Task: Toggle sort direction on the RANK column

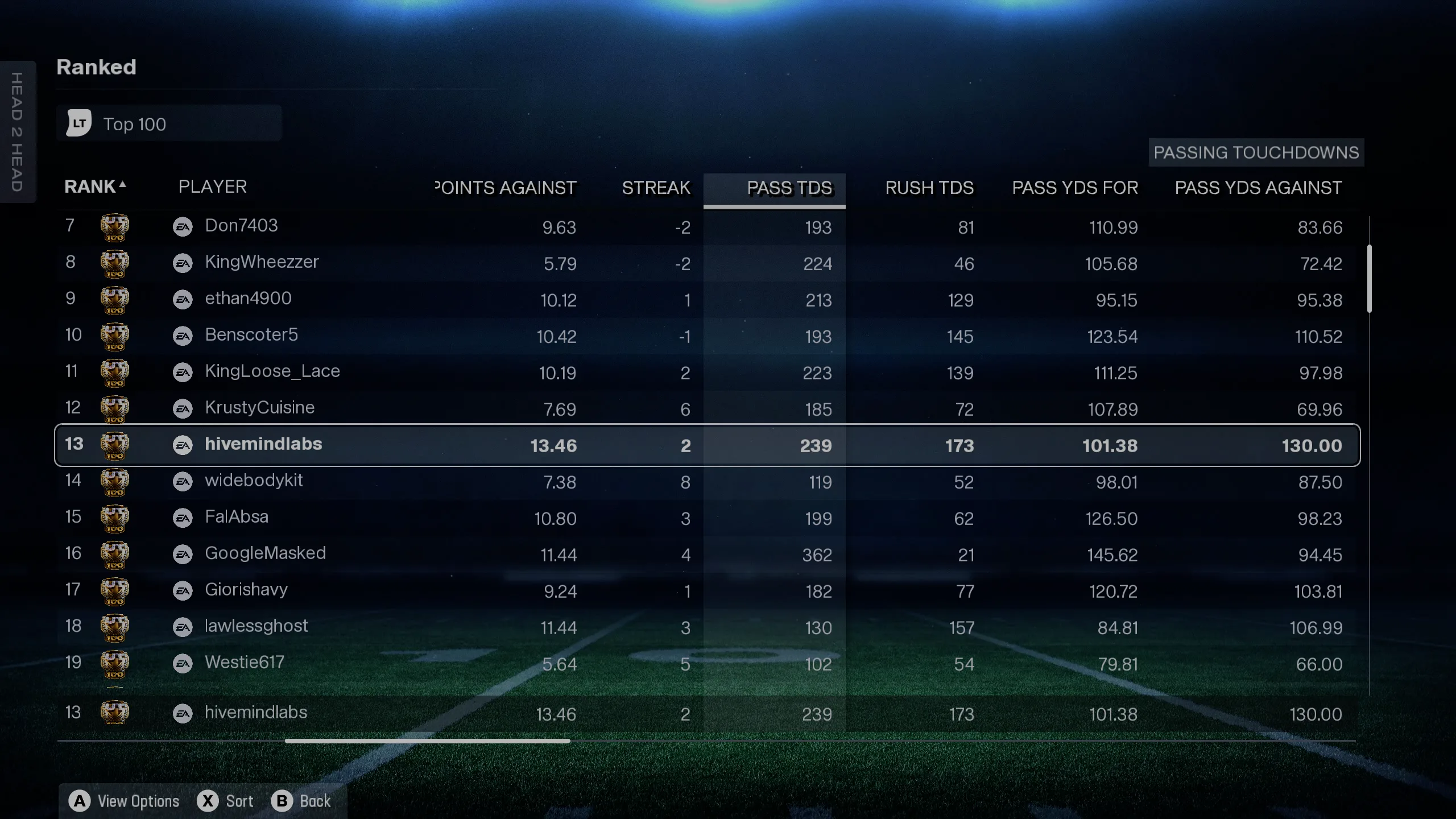Action: (94, 187)
